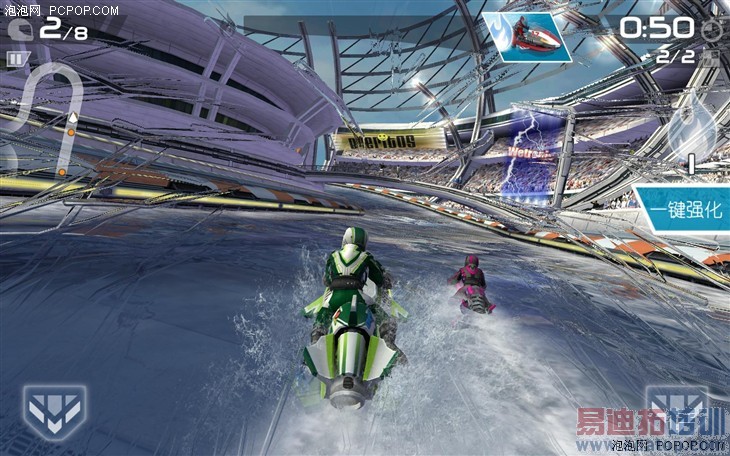
Task: Select the red jet ski boost card
Action: pyautogui.click(x=521, y=36)
